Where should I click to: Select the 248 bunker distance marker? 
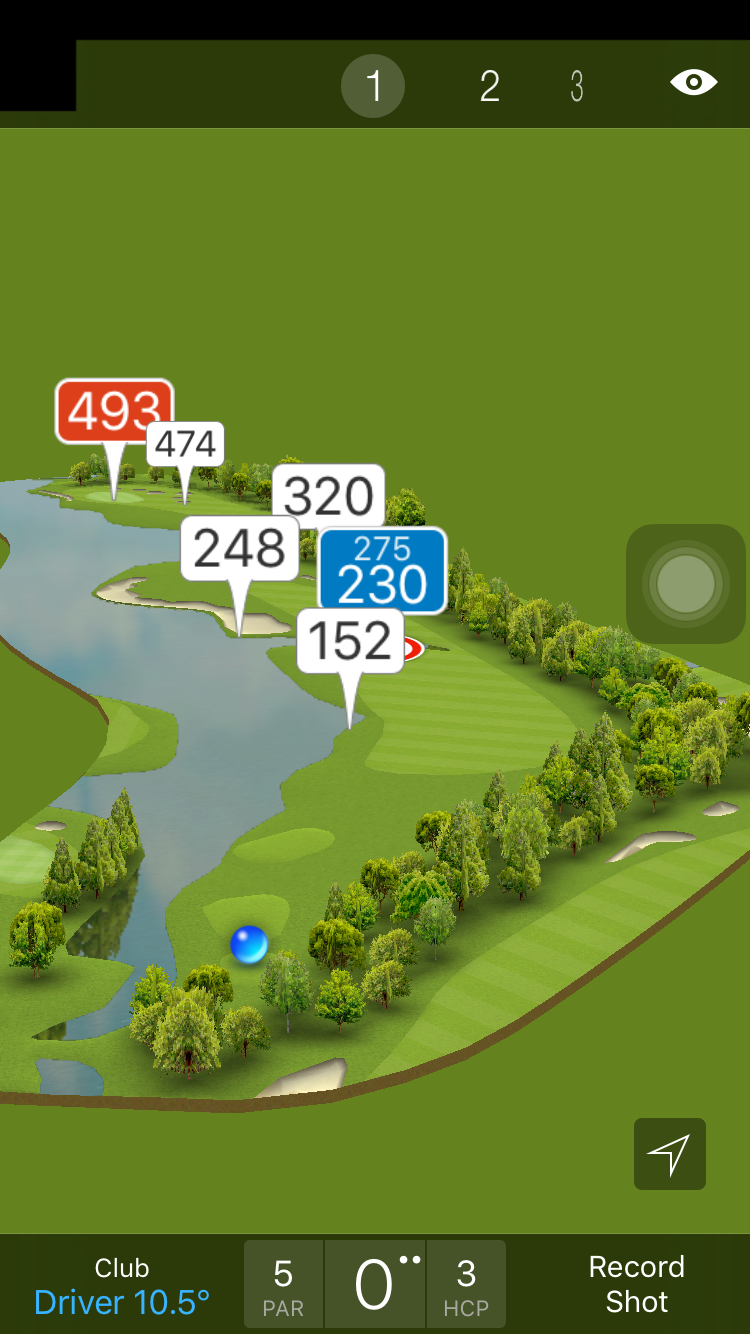click(x=239, y=548)
